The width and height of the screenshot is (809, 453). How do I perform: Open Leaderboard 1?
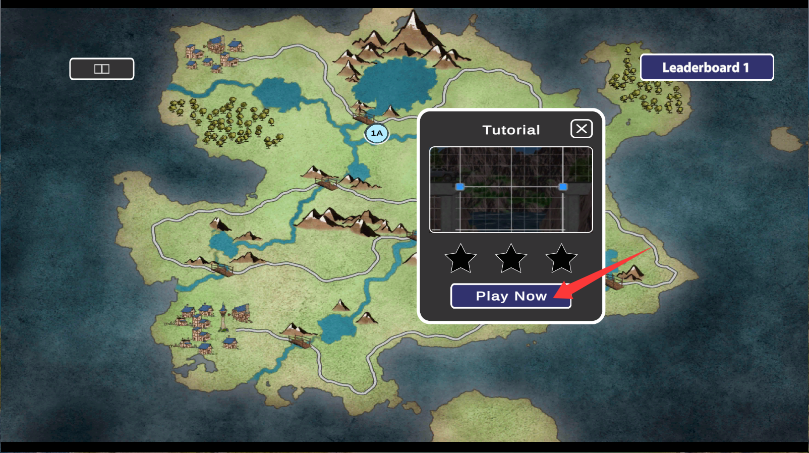click(706, 68)
